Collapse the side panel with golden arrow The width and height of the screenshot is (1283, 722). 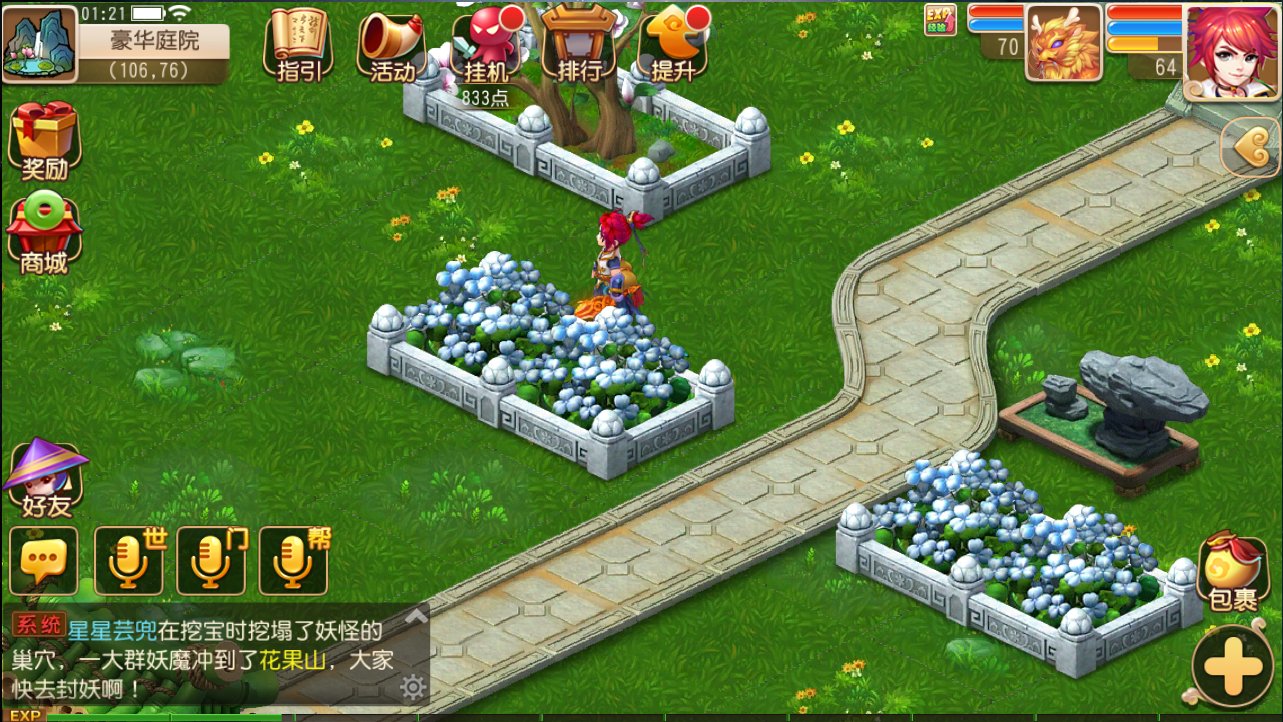tap(1250, 149)
